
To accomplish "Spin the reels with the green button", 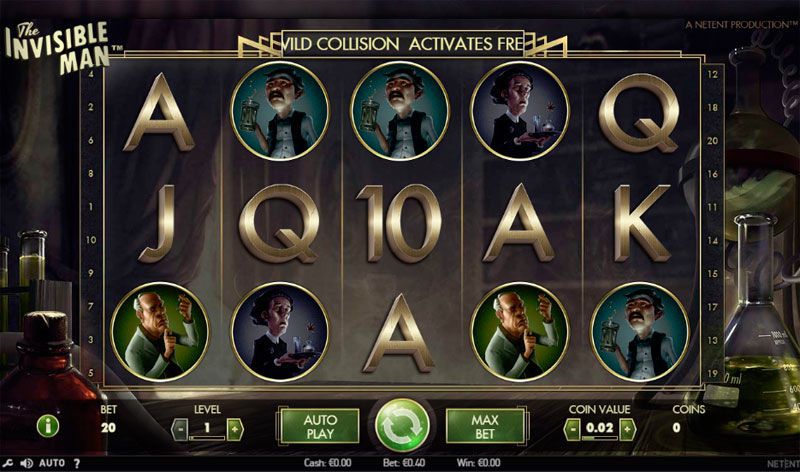I will [x=402, y=426].
